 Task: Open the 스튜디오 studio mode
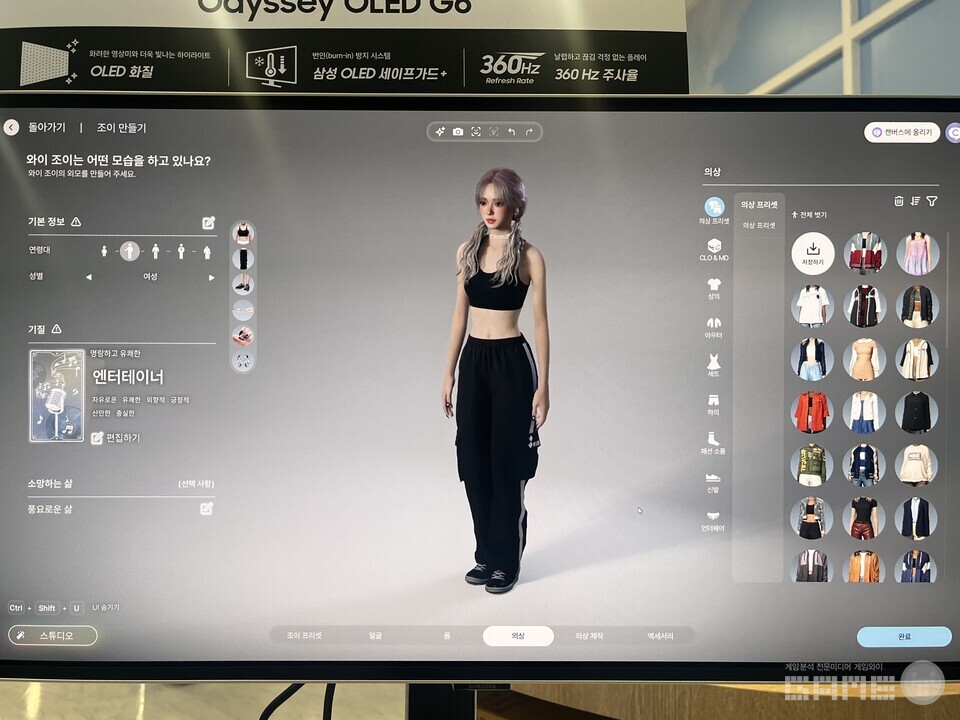(53, 635)
